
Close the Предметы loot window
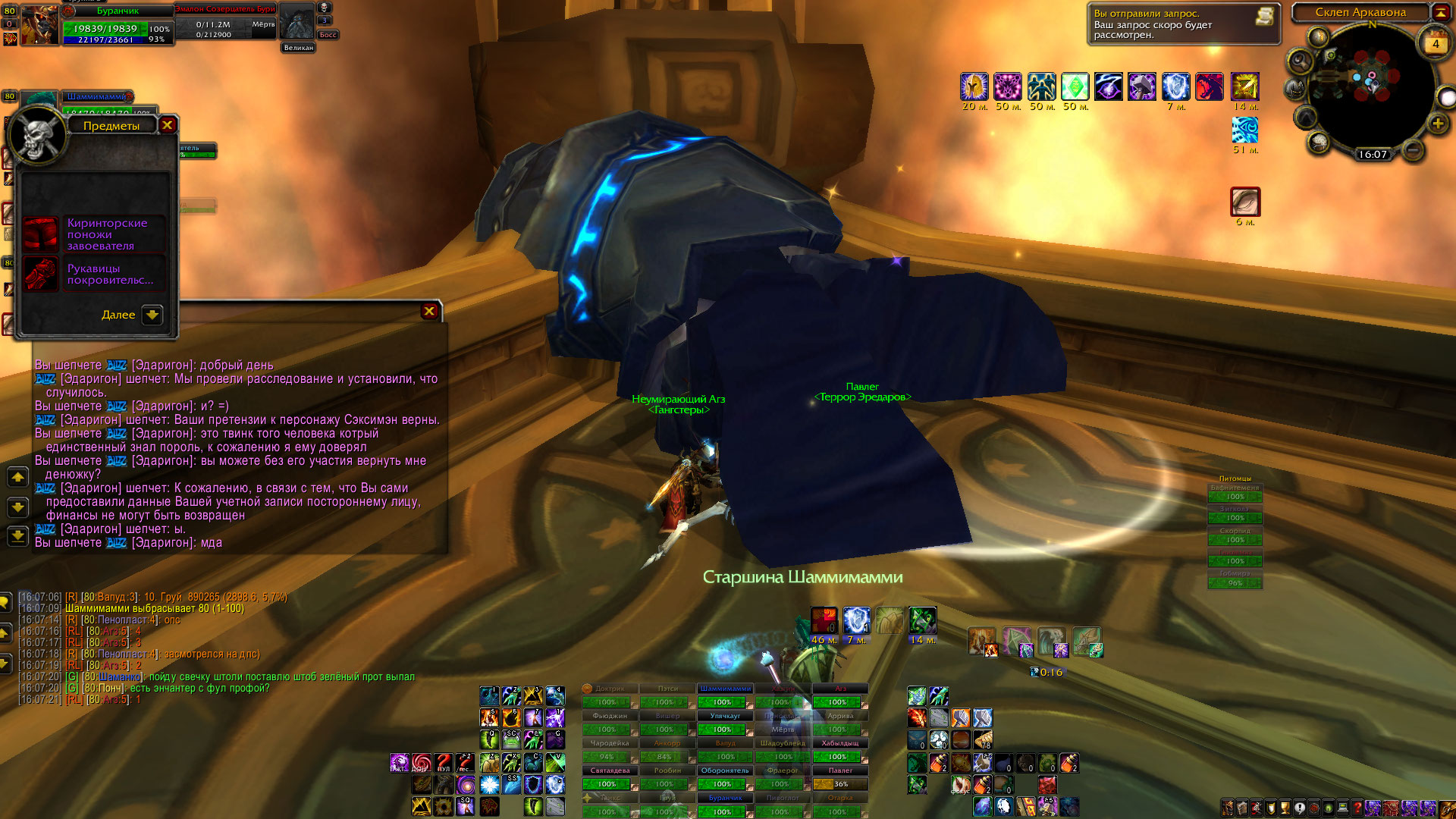[168, 125]
